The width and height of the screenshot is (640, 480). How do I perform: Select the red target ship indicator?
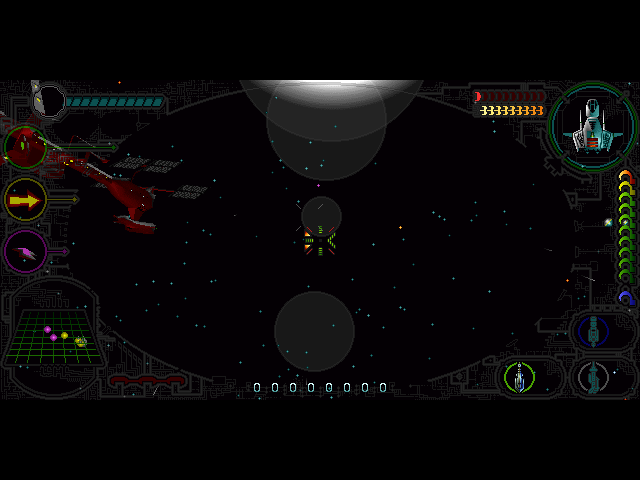pos(25,147)
